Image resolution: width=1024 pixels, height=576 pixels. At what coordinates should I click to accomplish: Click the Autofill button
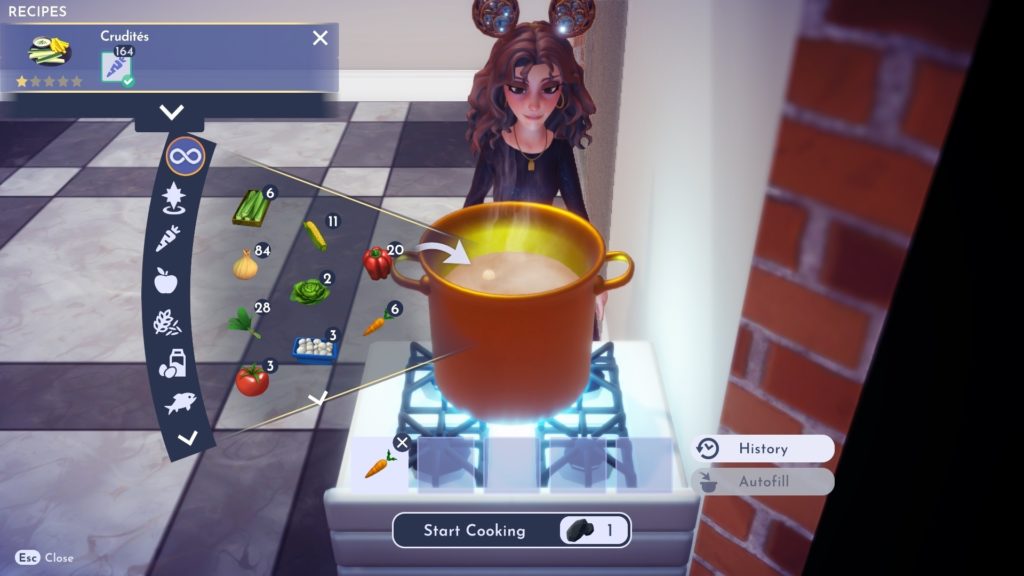[763, 481]
